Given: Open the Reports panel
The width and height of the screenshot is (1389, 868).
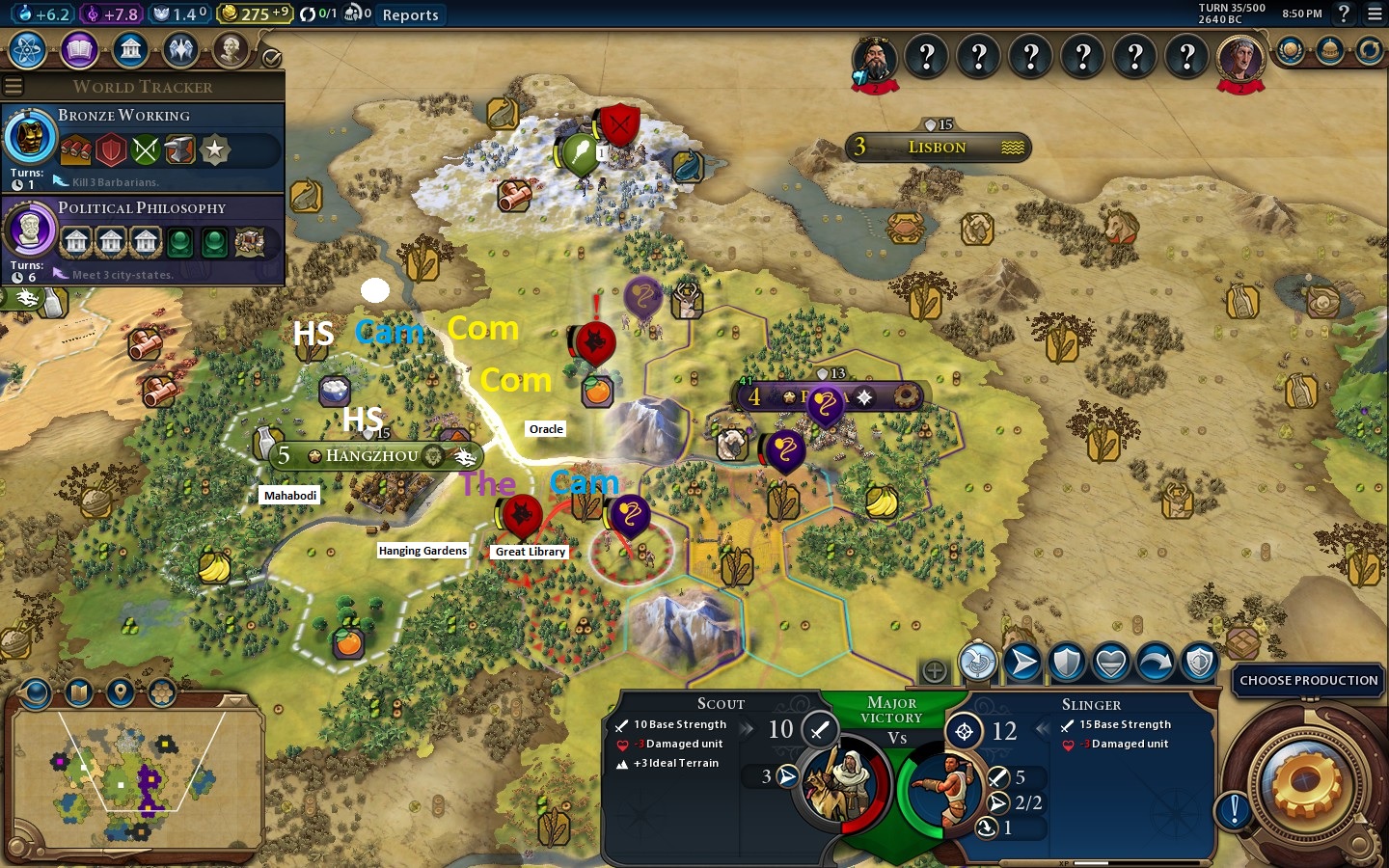Looking at the screenshot, I should point(410,14).
